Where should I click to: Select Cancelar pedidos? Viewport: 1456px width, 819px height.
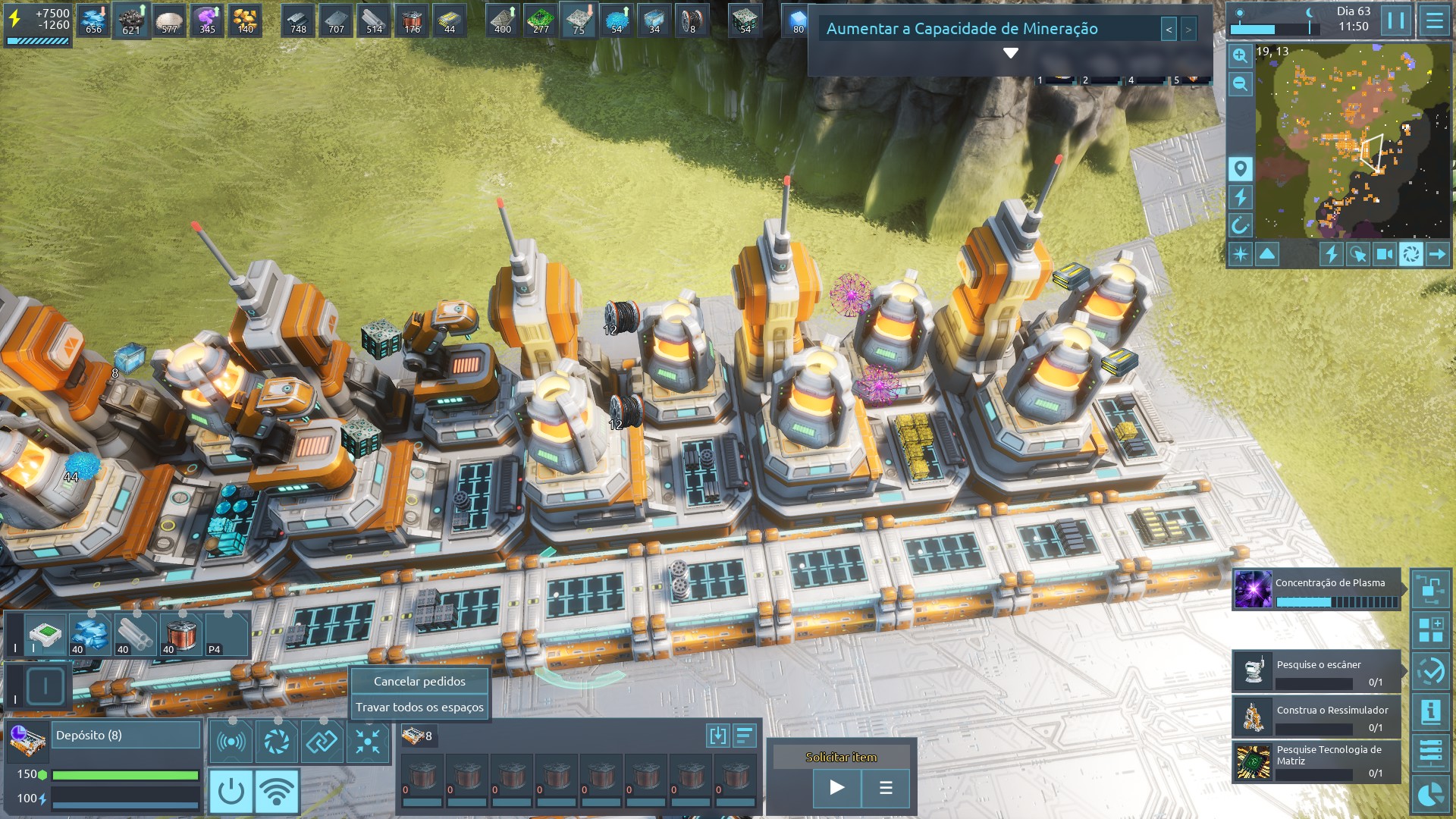pos(419,681)
